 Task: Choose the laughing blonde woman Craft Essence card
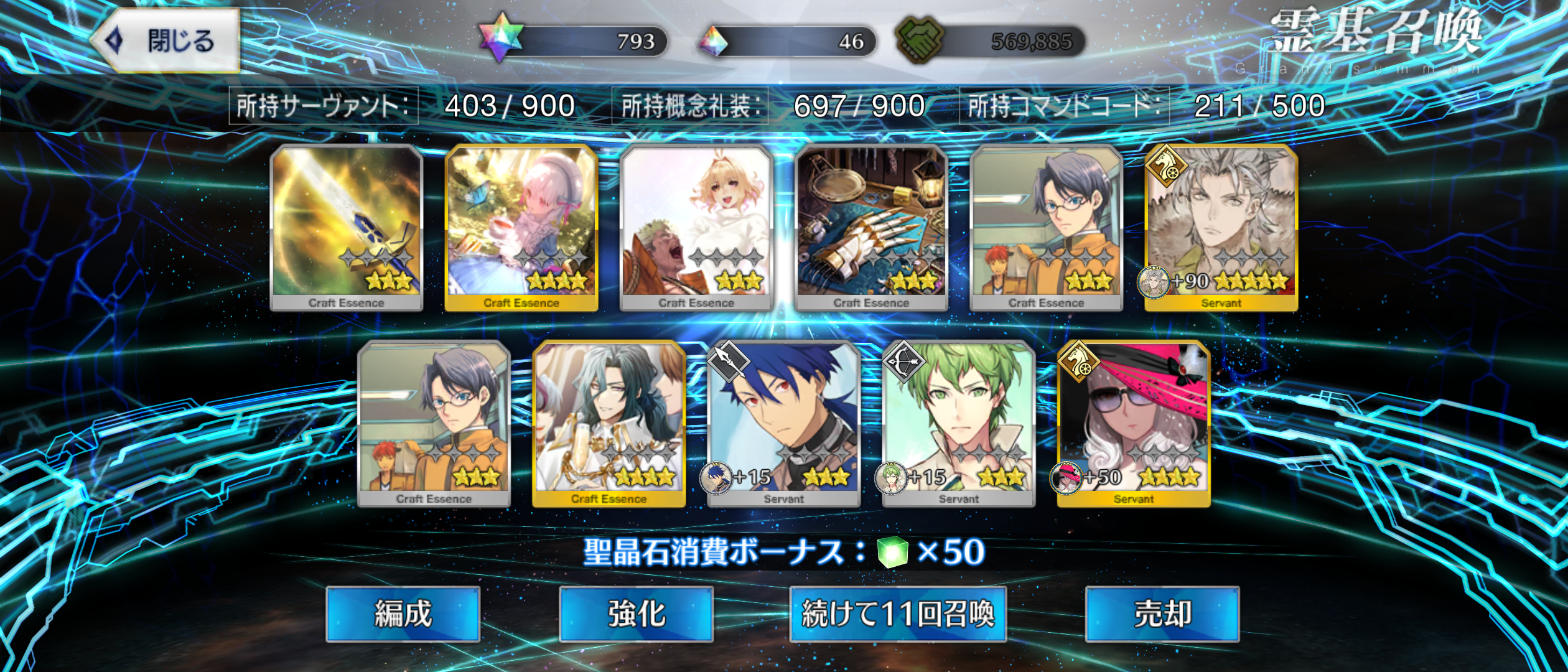(x=696, y=227)
